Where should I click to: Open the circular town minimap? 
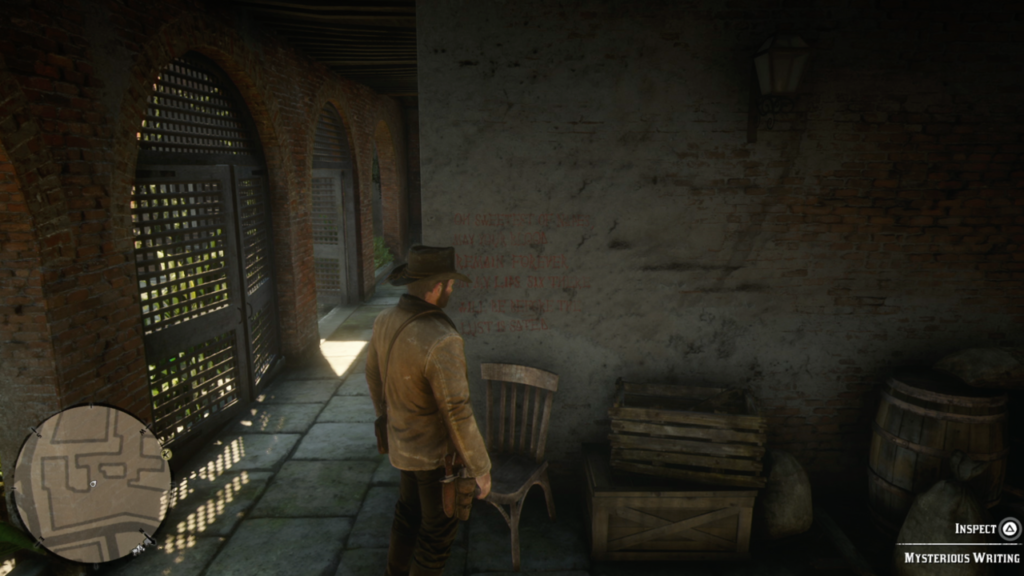tap(91, 483)
